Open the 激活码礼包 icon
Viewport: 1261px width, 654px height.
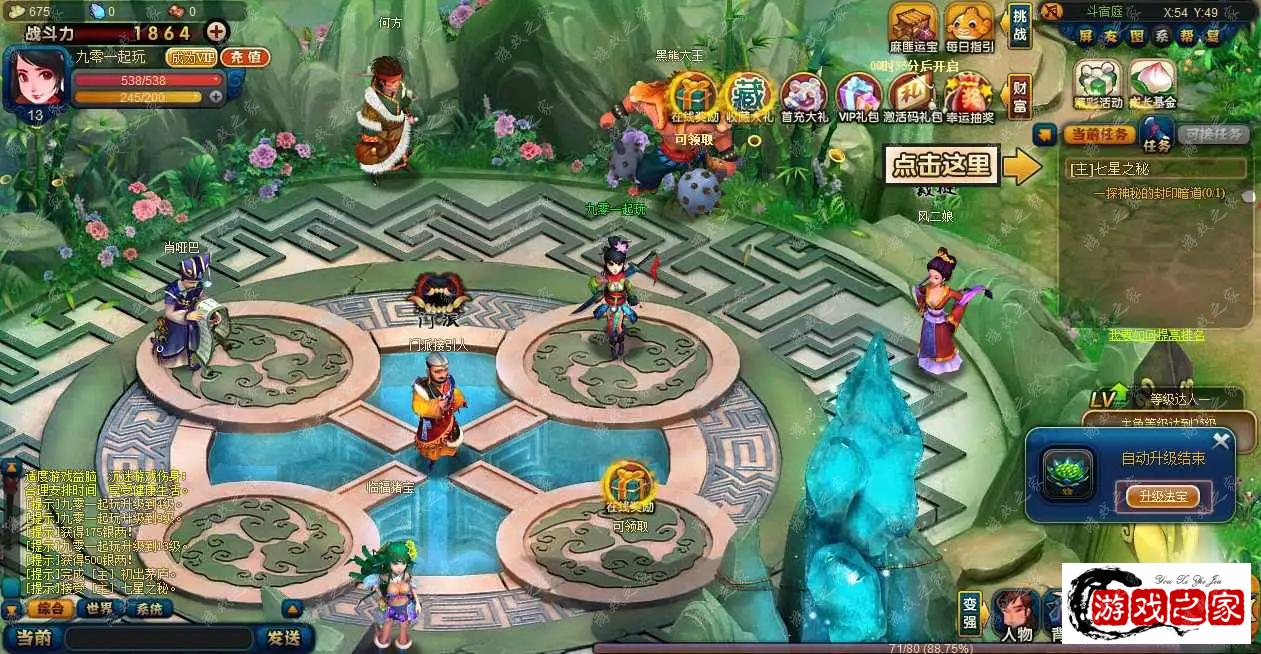912,97
